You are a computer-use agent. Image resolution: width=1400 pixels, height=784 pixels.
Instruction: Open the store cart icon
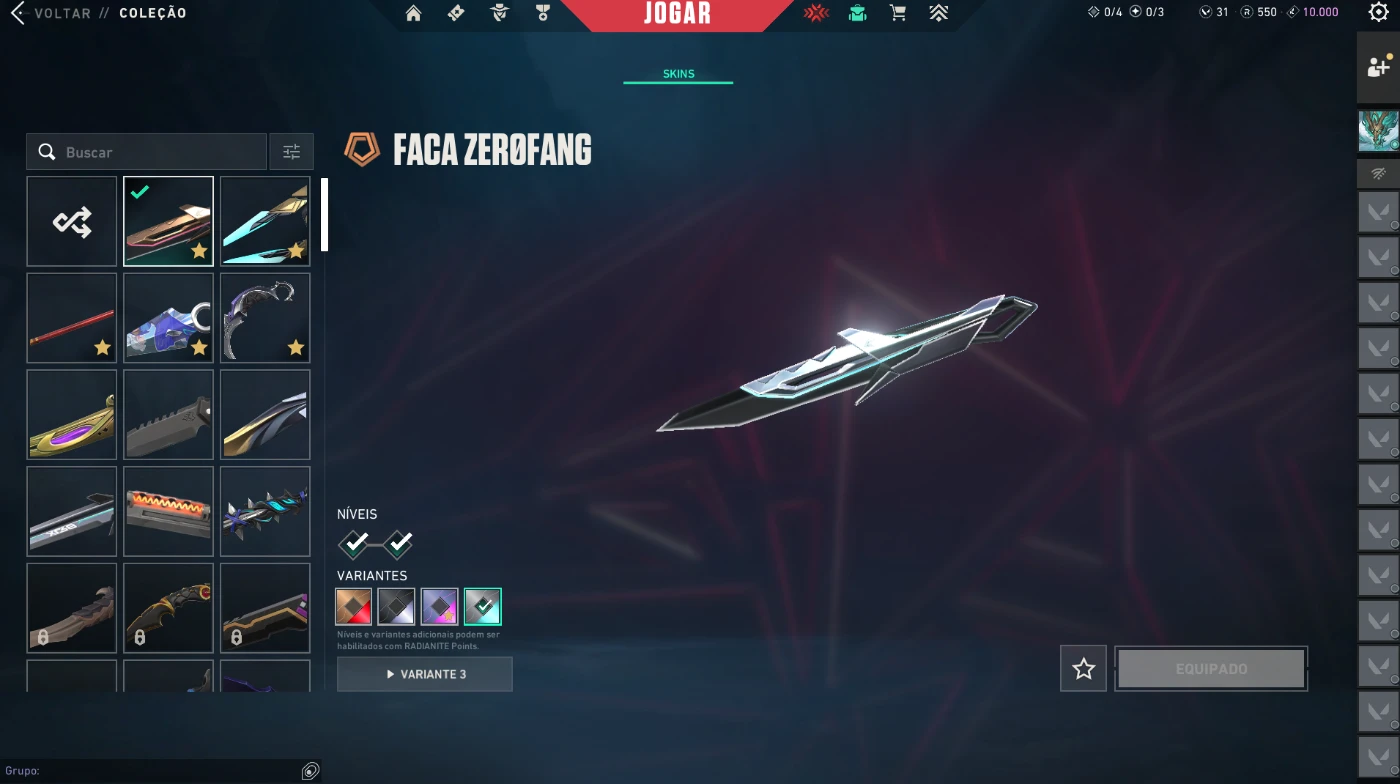pyautogui.click(x=898, y=14)
